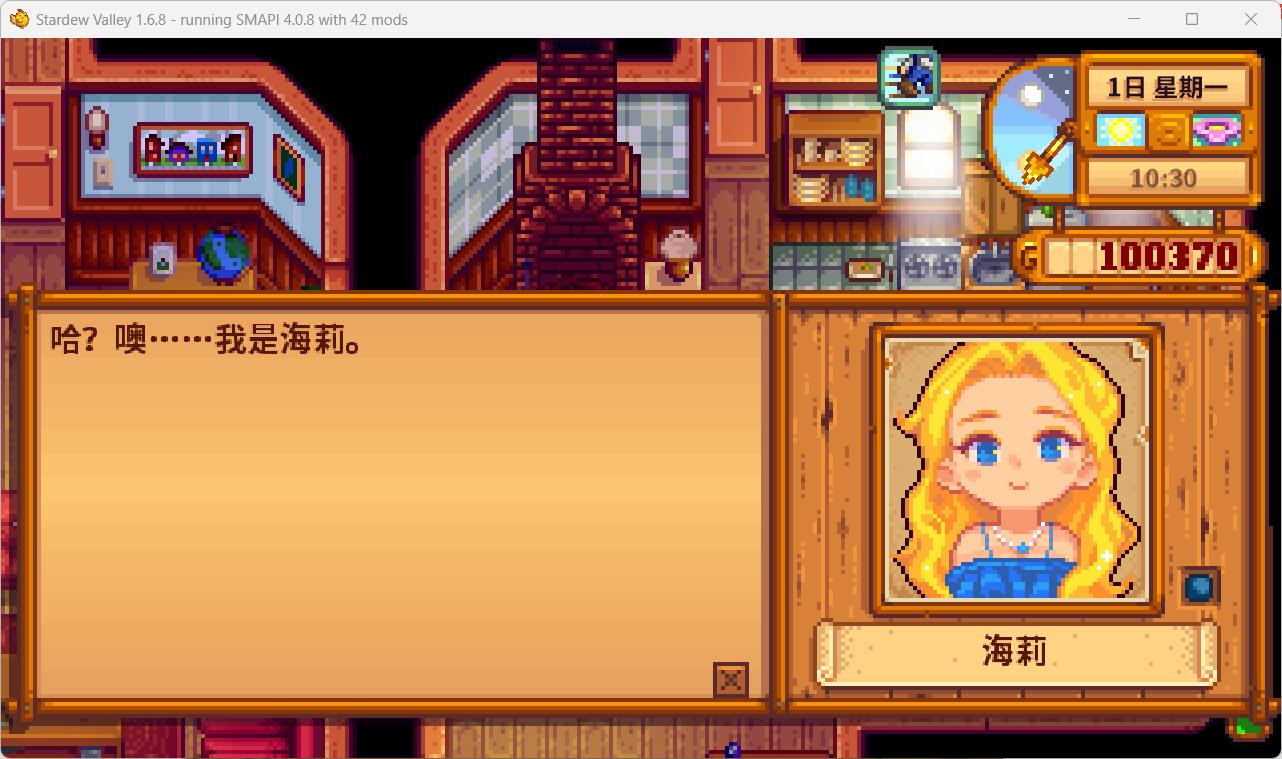Dismiss the dialogue with the X button
Viewport: 1282px width, 759px height.
pyautogui.click(x=730, y=679)
